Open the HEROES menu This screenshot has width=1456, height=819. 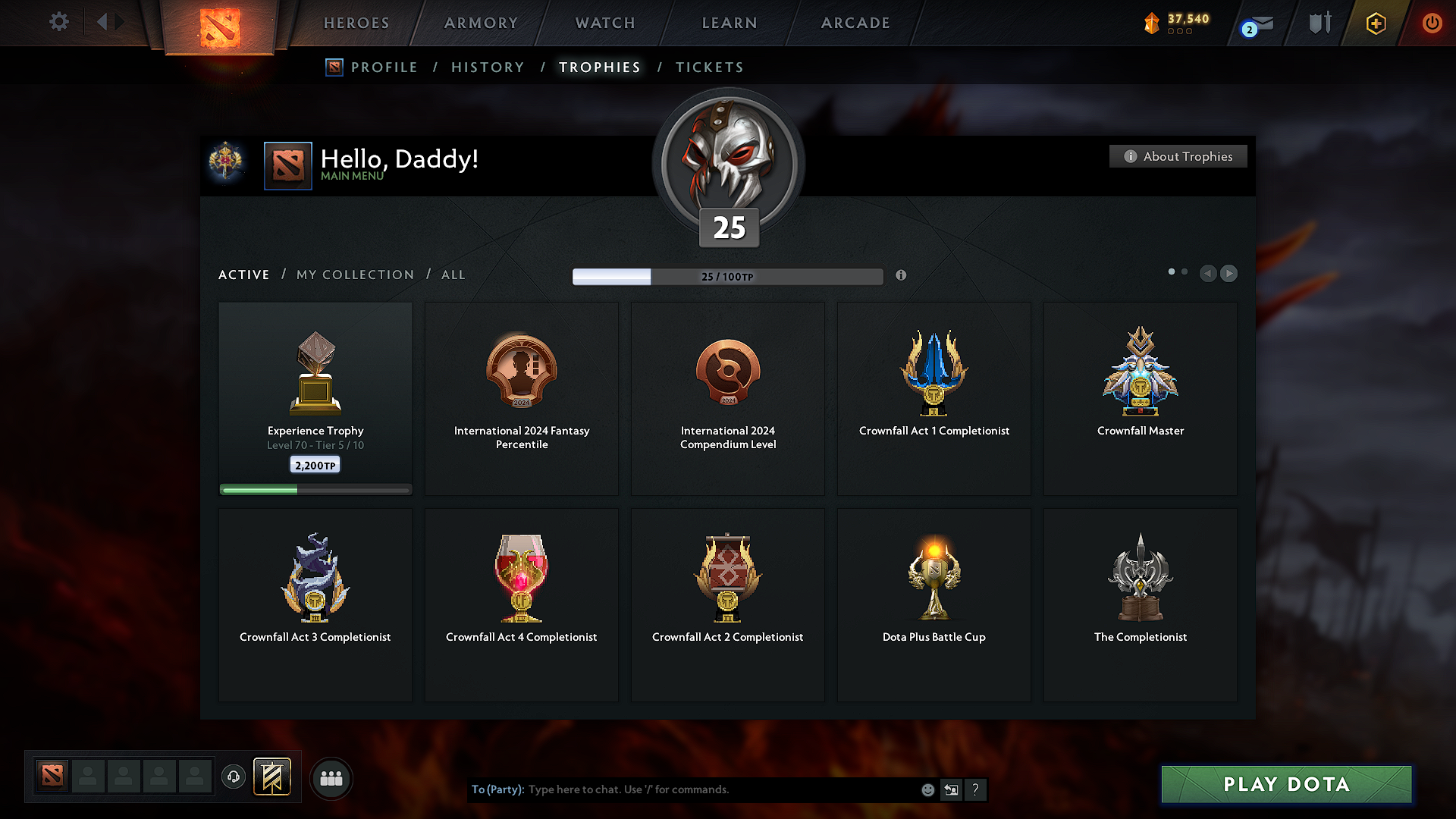356,23
